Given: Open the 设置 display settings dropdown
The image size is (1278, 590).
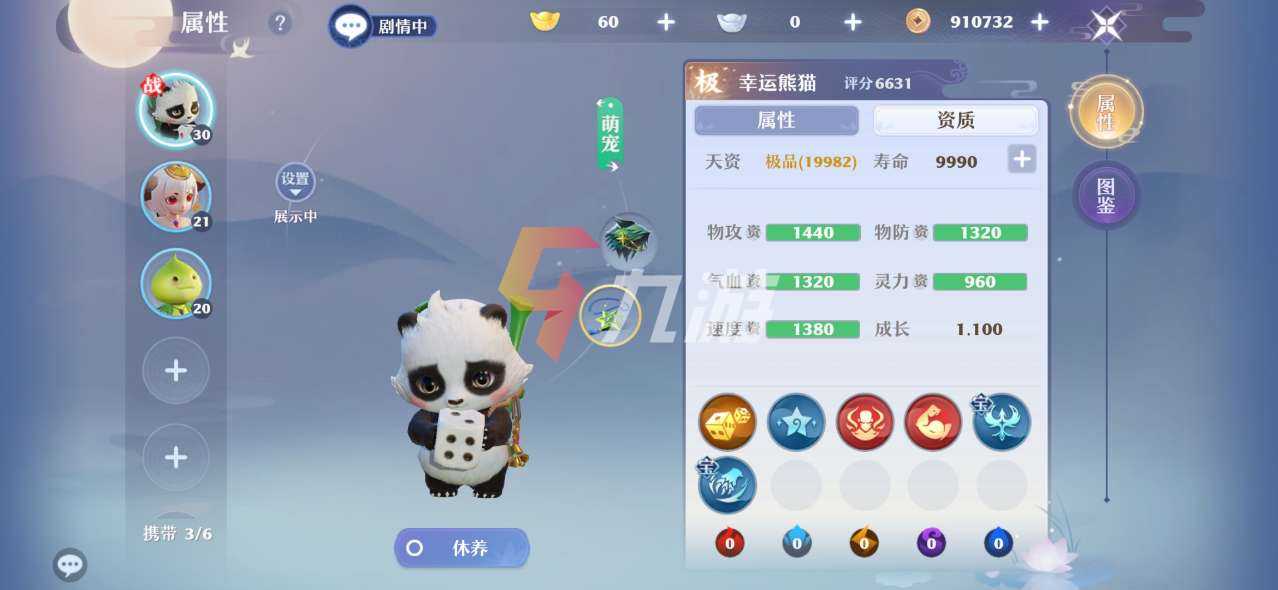Looking at the screenshot, I should point(295,182).
